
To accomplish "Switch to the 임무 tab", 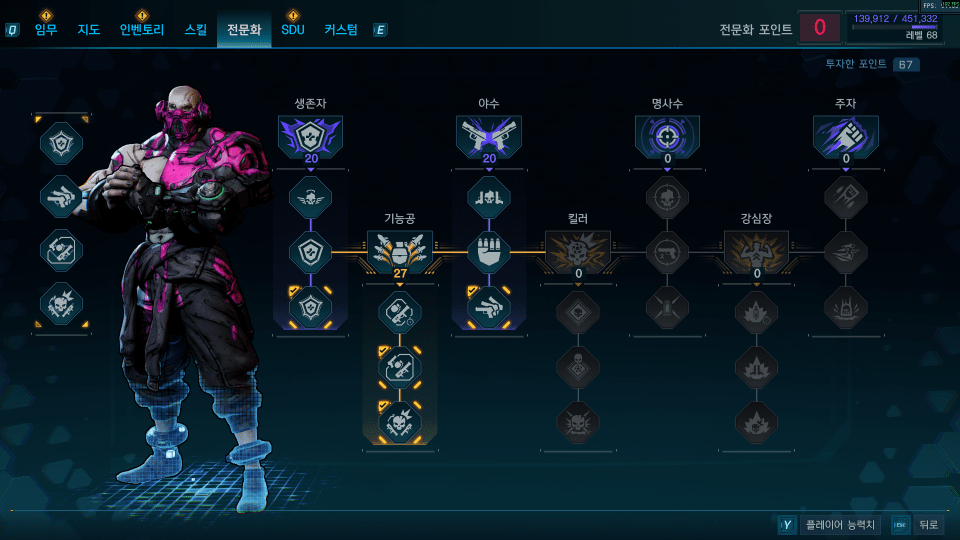I will pos(46,30).
